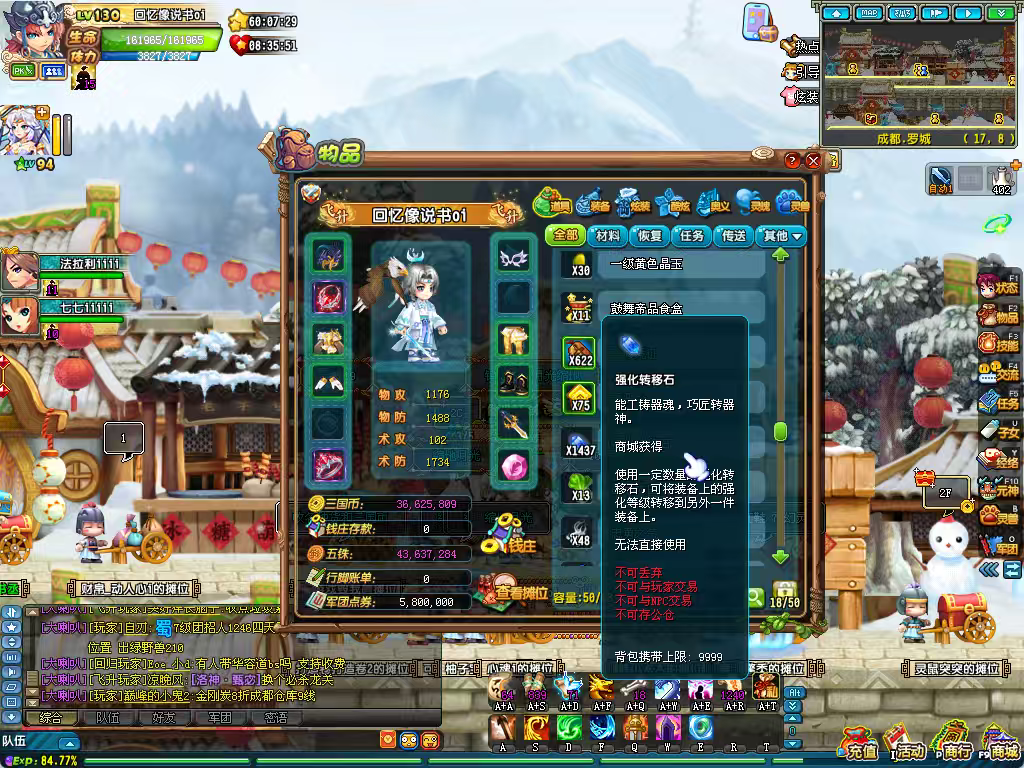Open the 商城 shop button
This screenshot has height=768, width=1024.
1001,745
